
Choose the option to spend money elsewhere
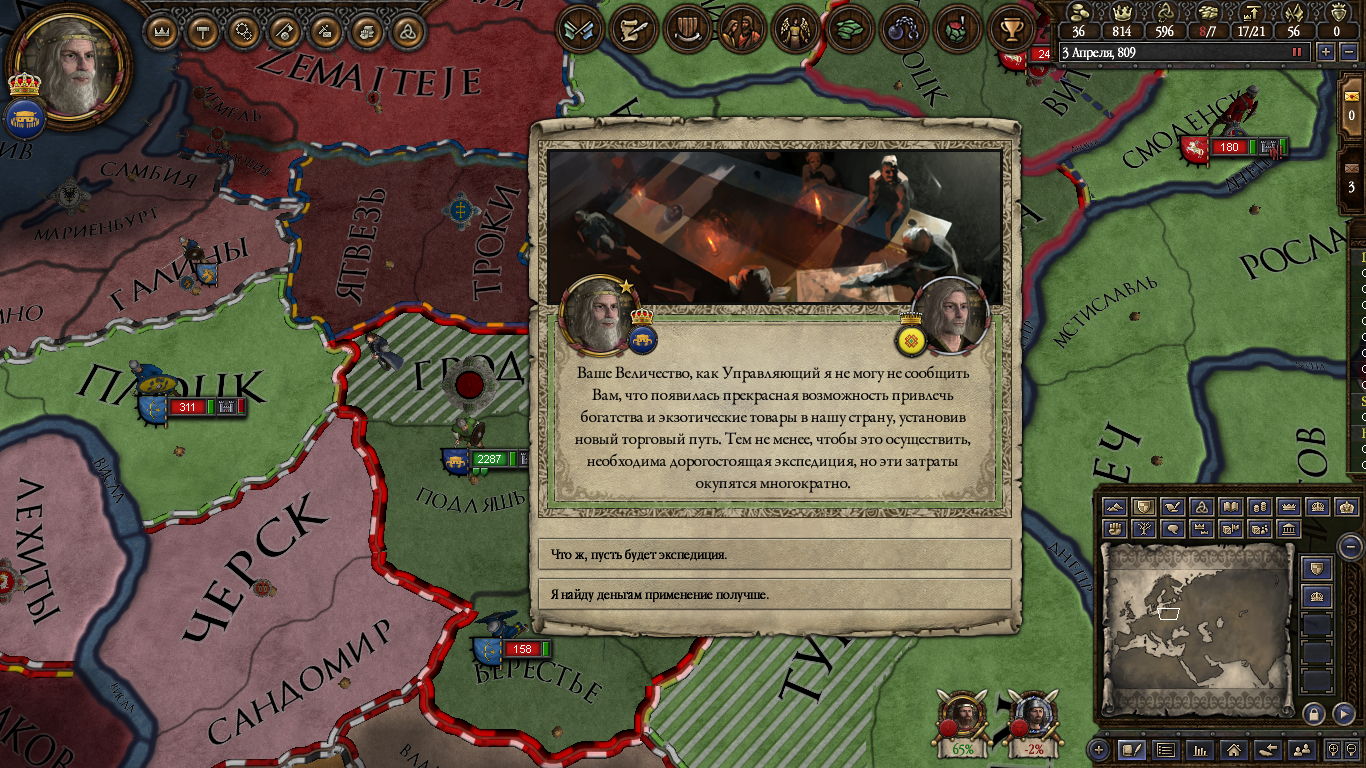(775, 594)
